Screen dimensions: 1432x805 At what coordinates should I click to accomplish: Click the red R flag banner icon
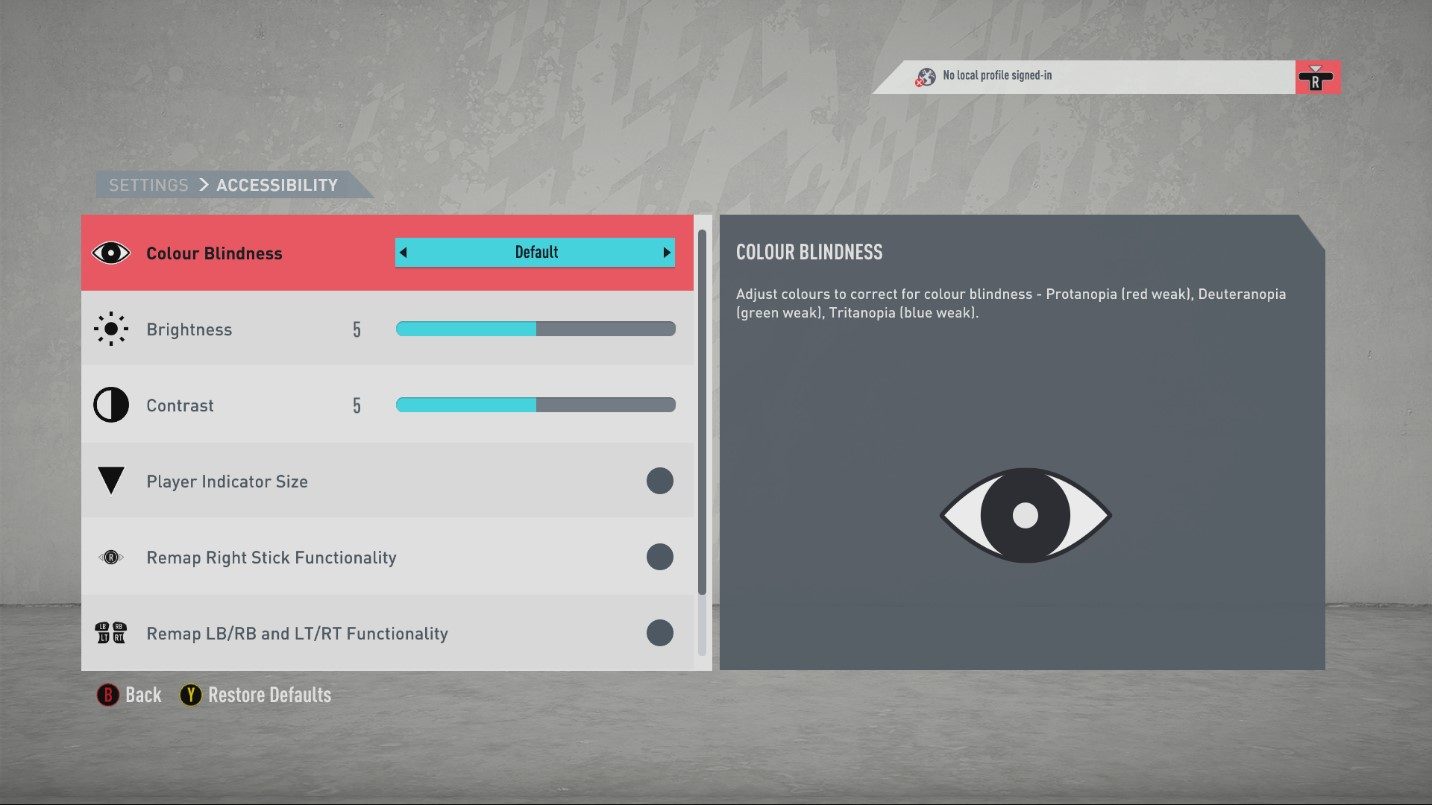(1318, 75)
